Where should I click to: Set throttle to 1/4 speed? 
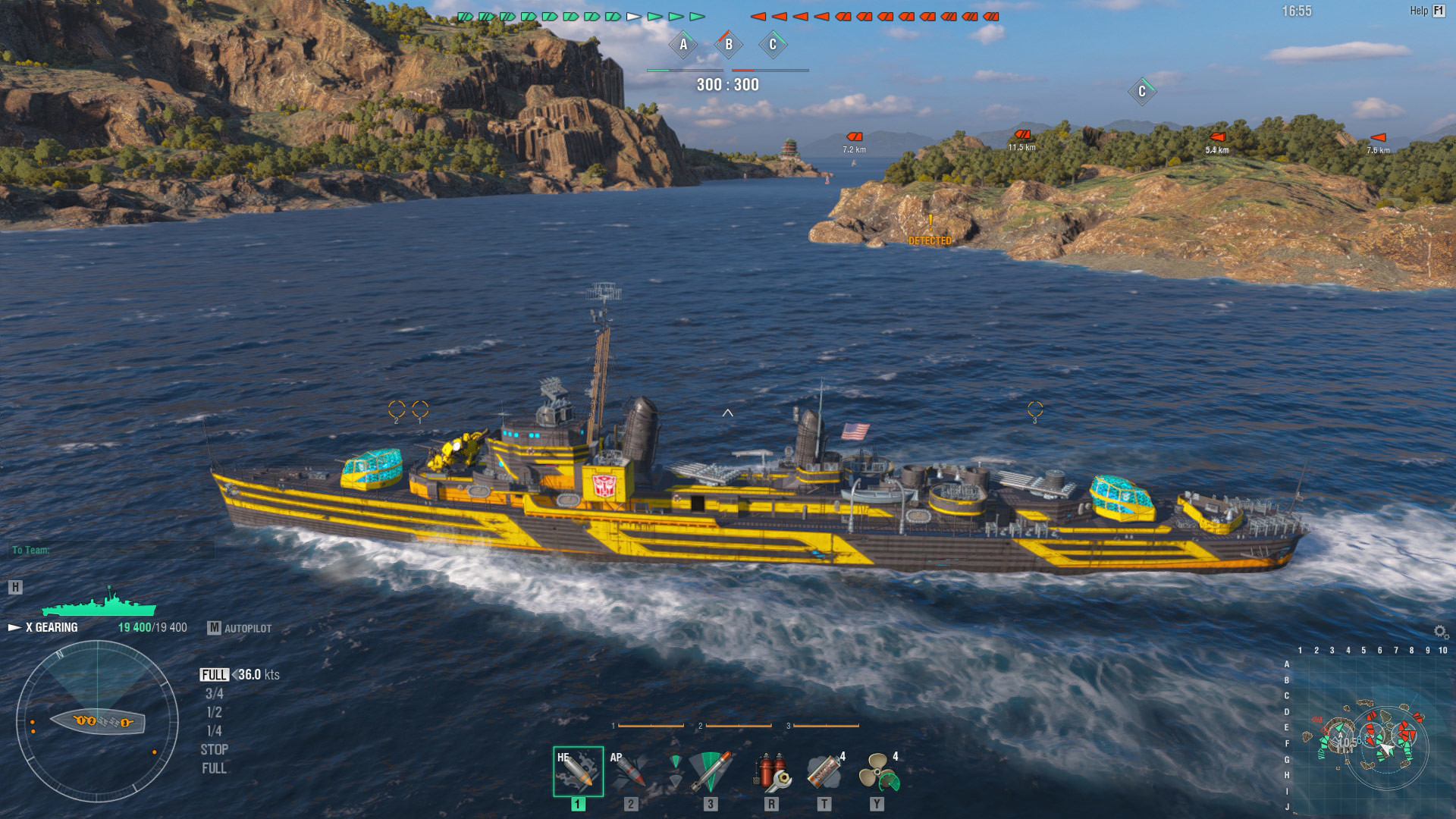pyautogui.click(x=215, y=731)
